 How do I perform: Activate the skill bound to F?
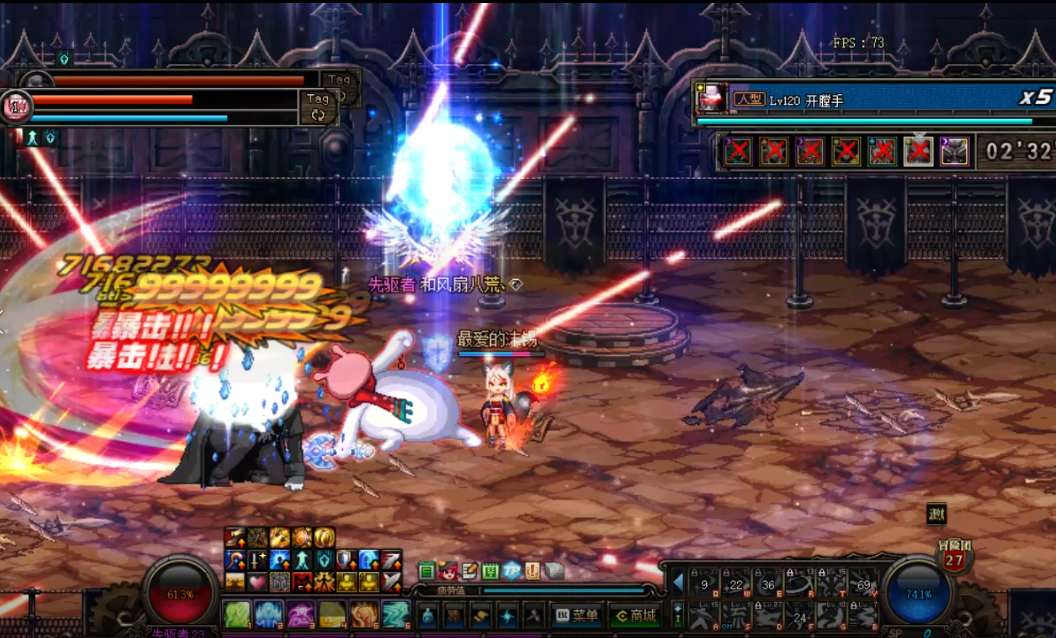[x=800, y=615]
